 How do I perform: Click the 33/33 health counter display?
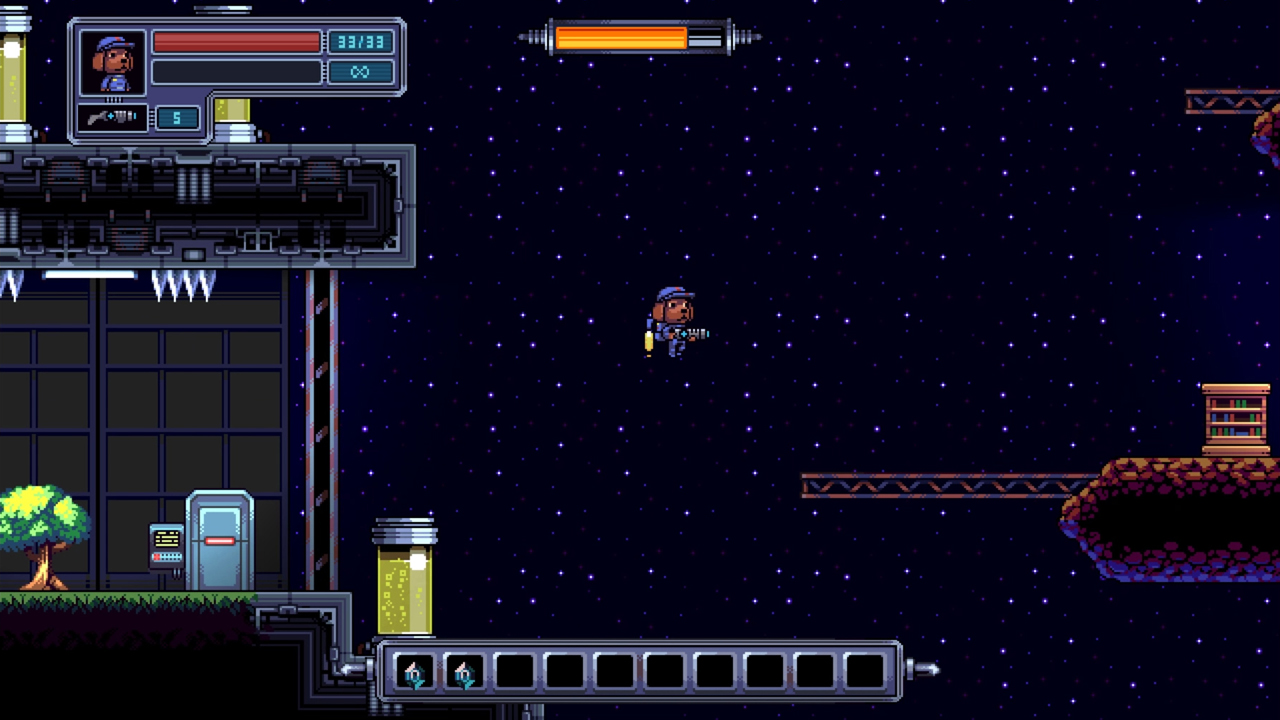point(361,41)
